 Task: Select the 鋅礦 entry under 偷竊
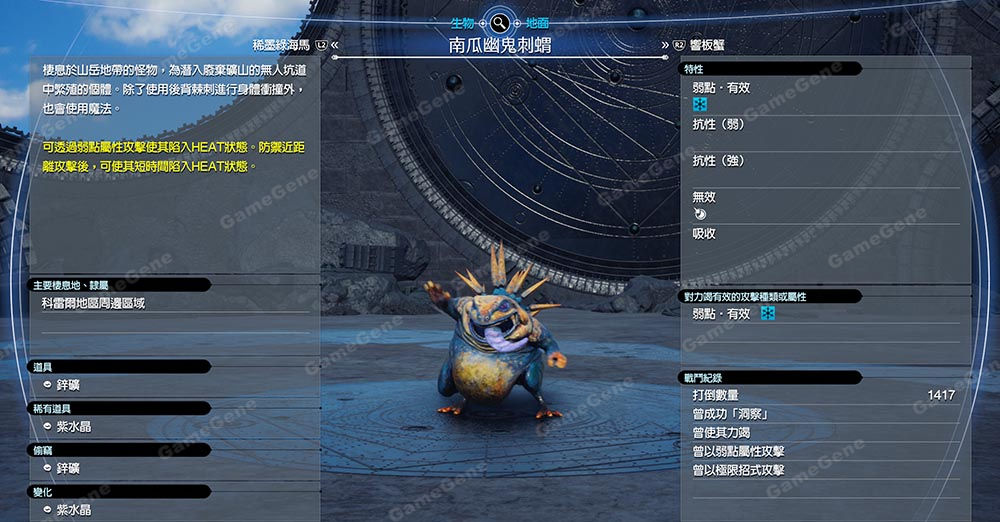(x=68, y=468)
